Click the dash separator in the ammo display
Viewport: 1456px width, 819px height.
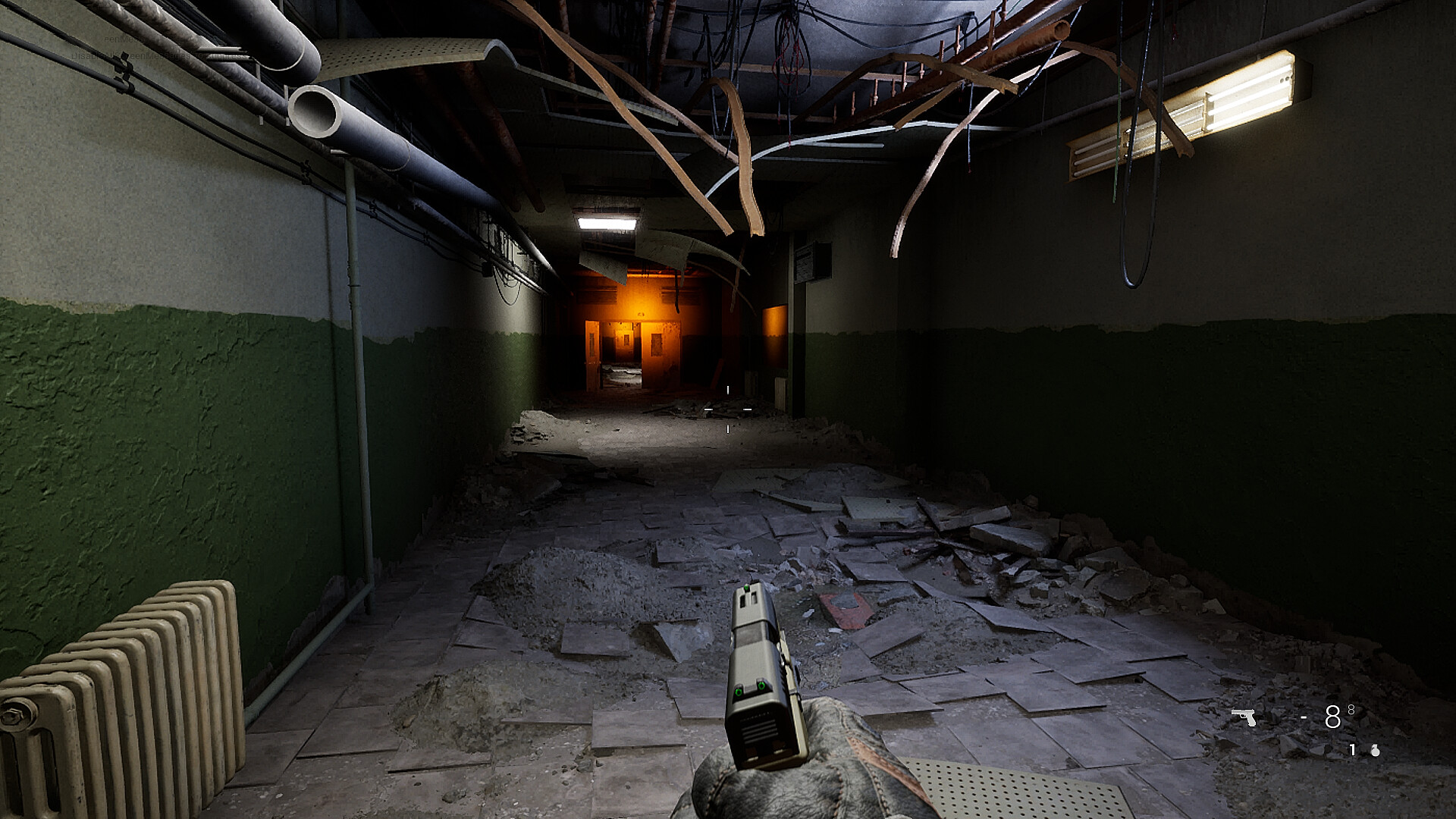tap(1304, 717)
